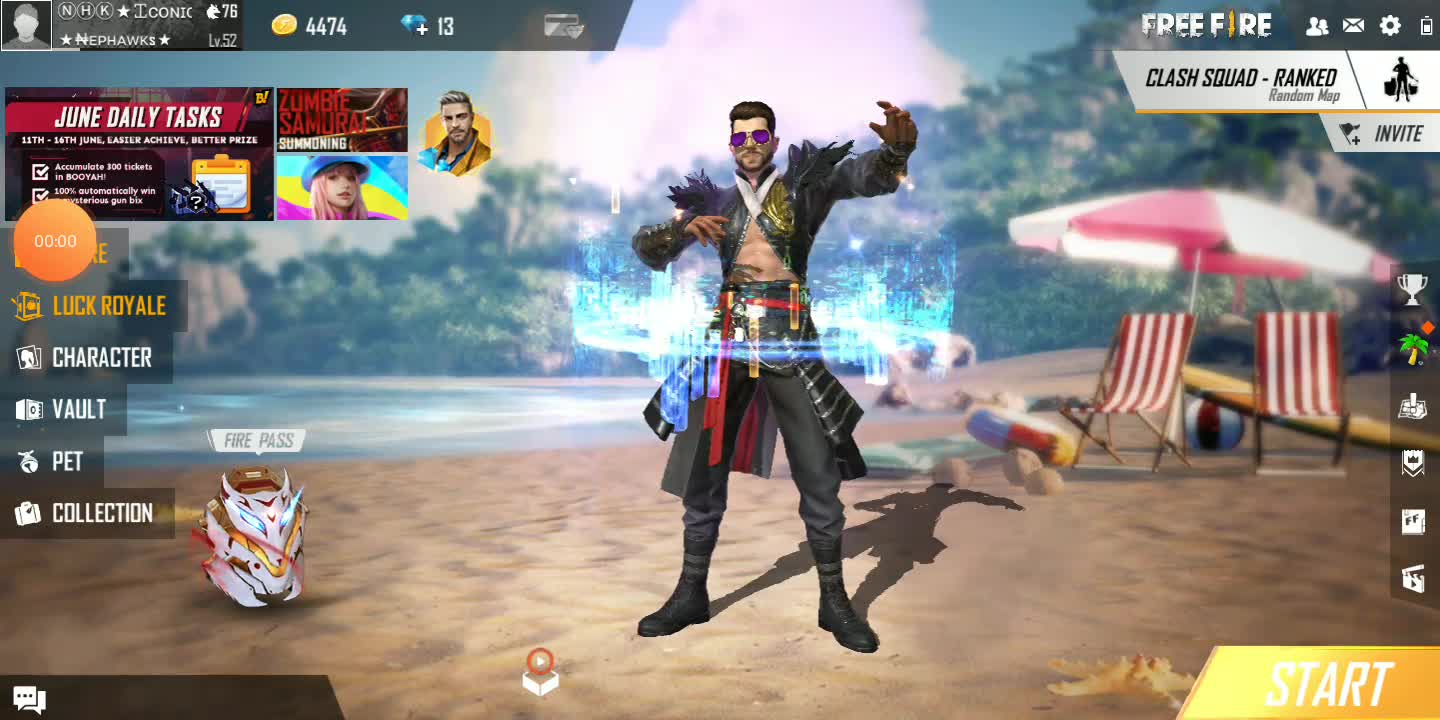View the player profile avatar
This screenshot has height=720, width=1440.
pos(27,25)
